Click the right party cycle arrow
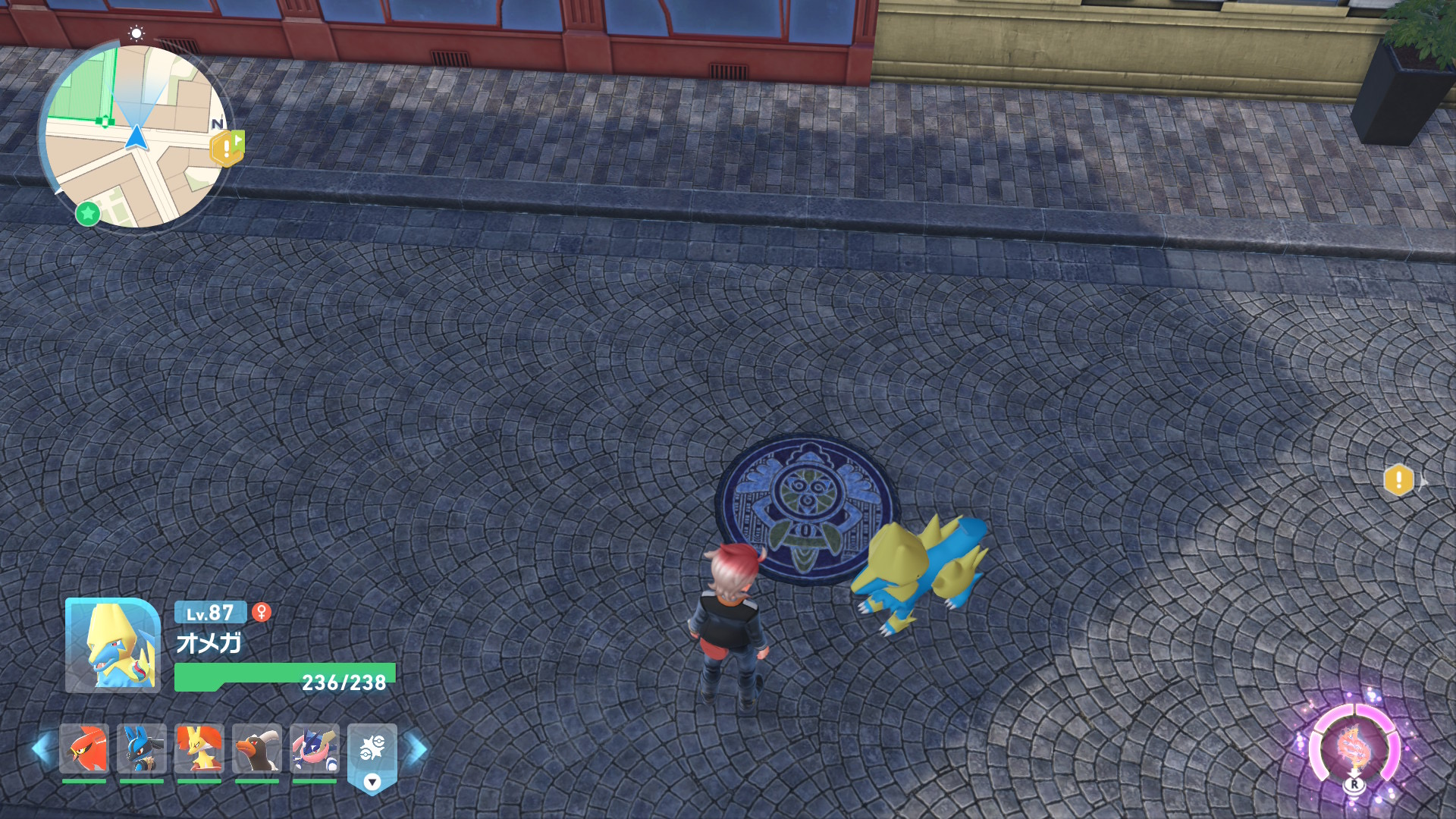This screenshot has height=819, width=1456. [416, 749]
